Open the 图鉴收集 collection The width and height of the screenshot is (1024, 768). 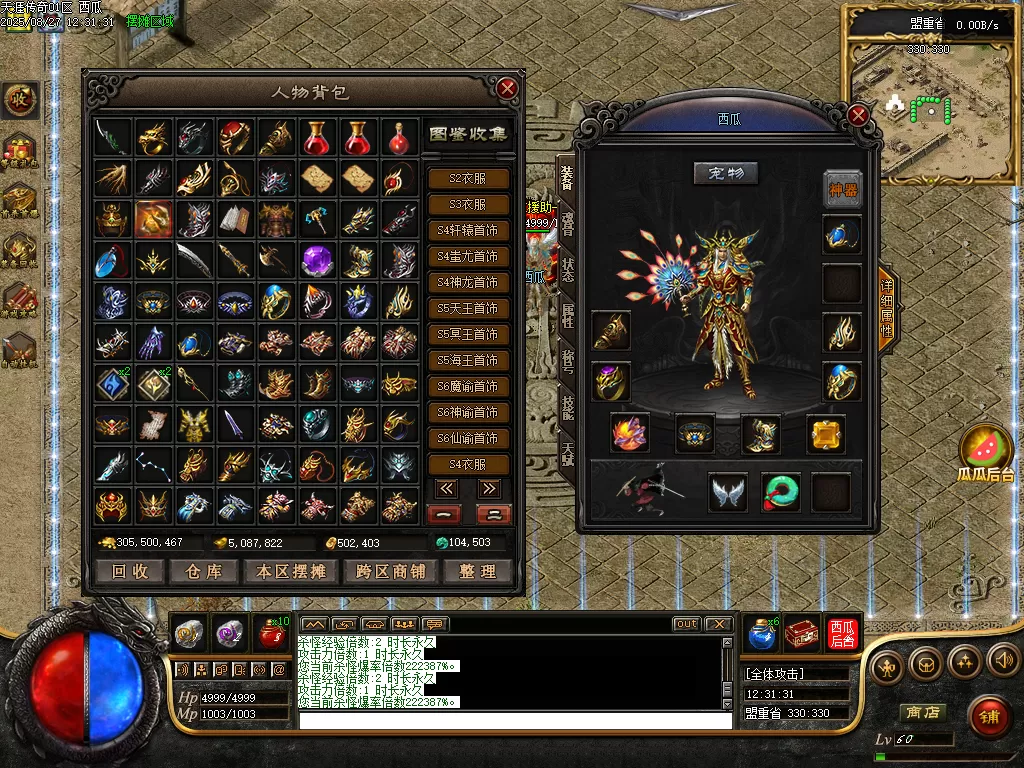[468, 134]
